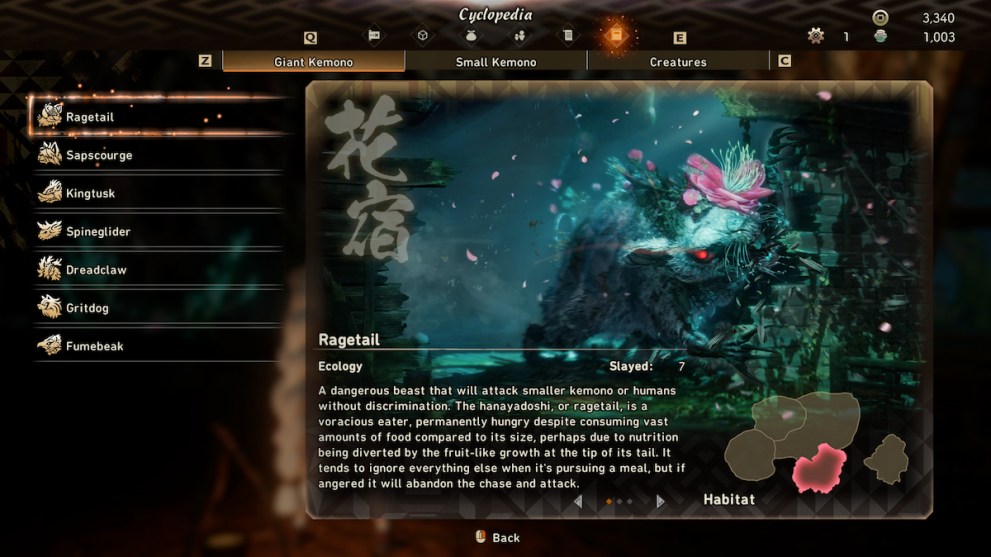Open the people icon menu section
991x557 pixels.
click(520, 36)
